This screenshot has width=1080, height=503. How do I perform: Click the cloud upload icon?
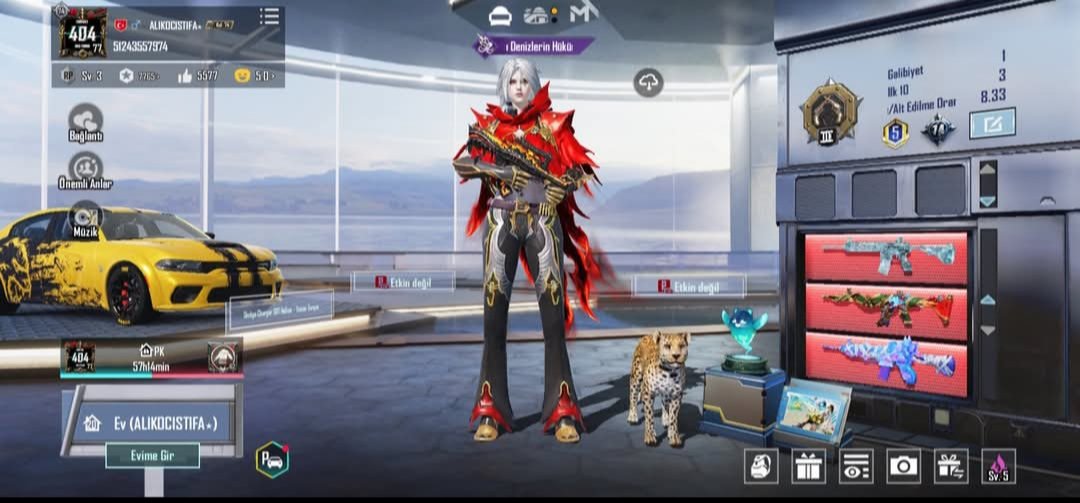[648, 82]
